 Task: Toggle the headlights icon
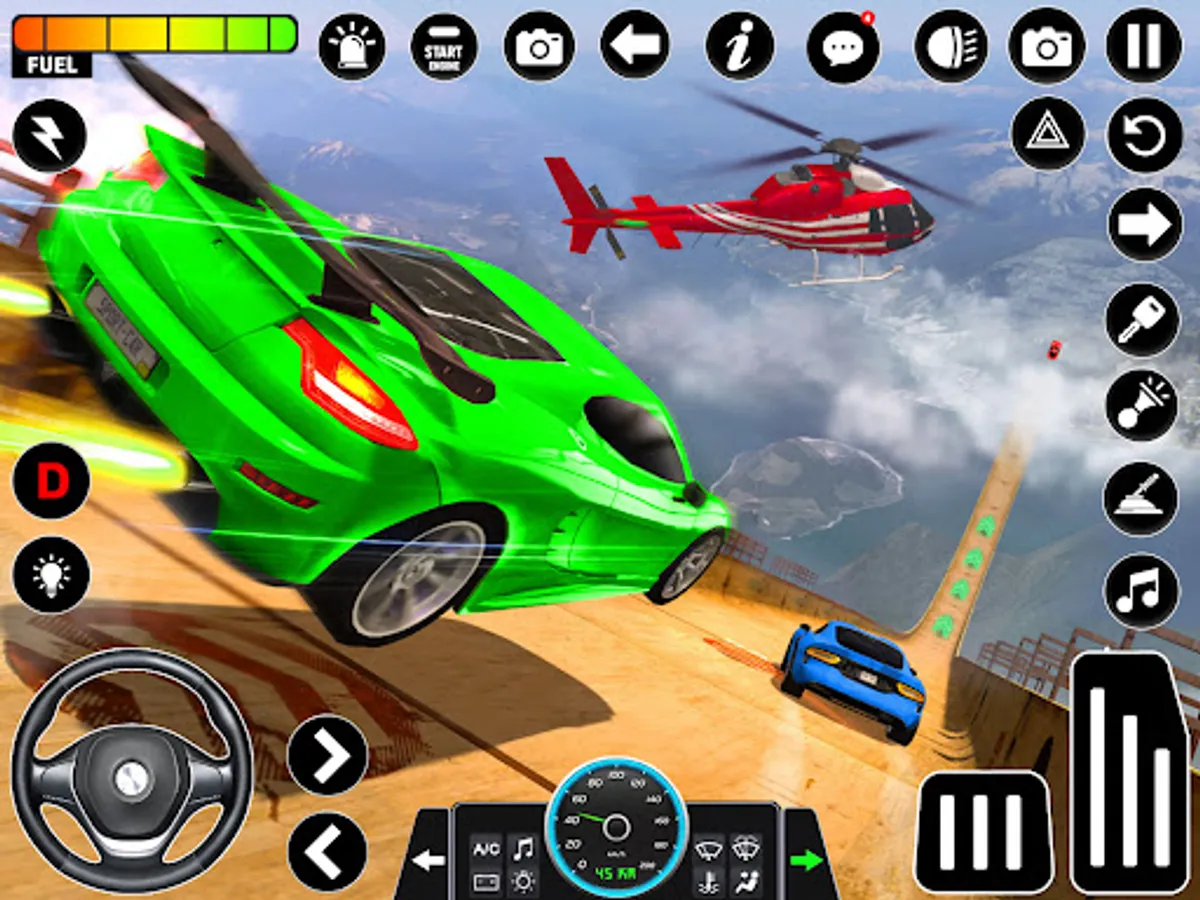pyautogui.click(x=950, y=46)
